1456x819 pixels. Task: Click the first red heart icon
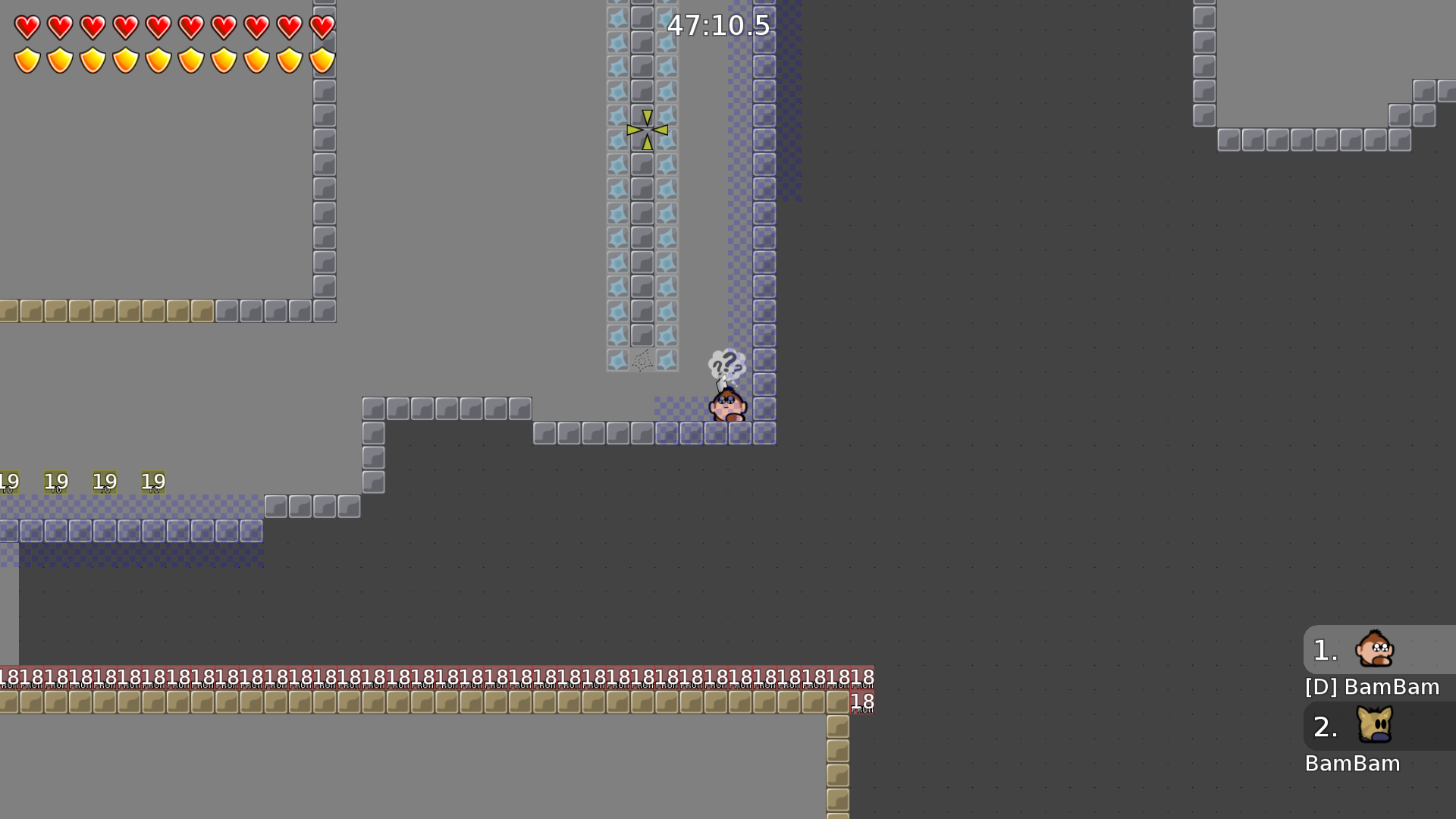click(x=25, y=28)
